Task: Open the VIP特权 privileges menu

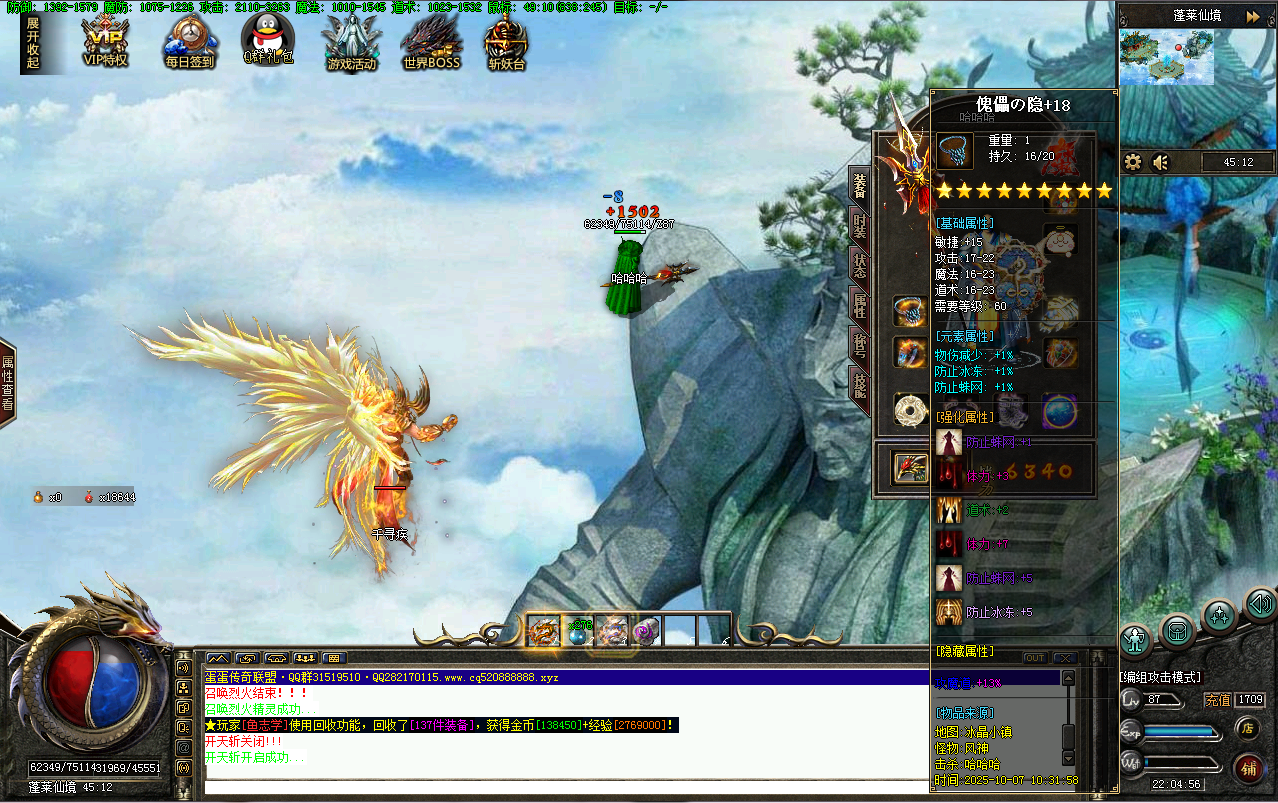Action: coord(105,42)
